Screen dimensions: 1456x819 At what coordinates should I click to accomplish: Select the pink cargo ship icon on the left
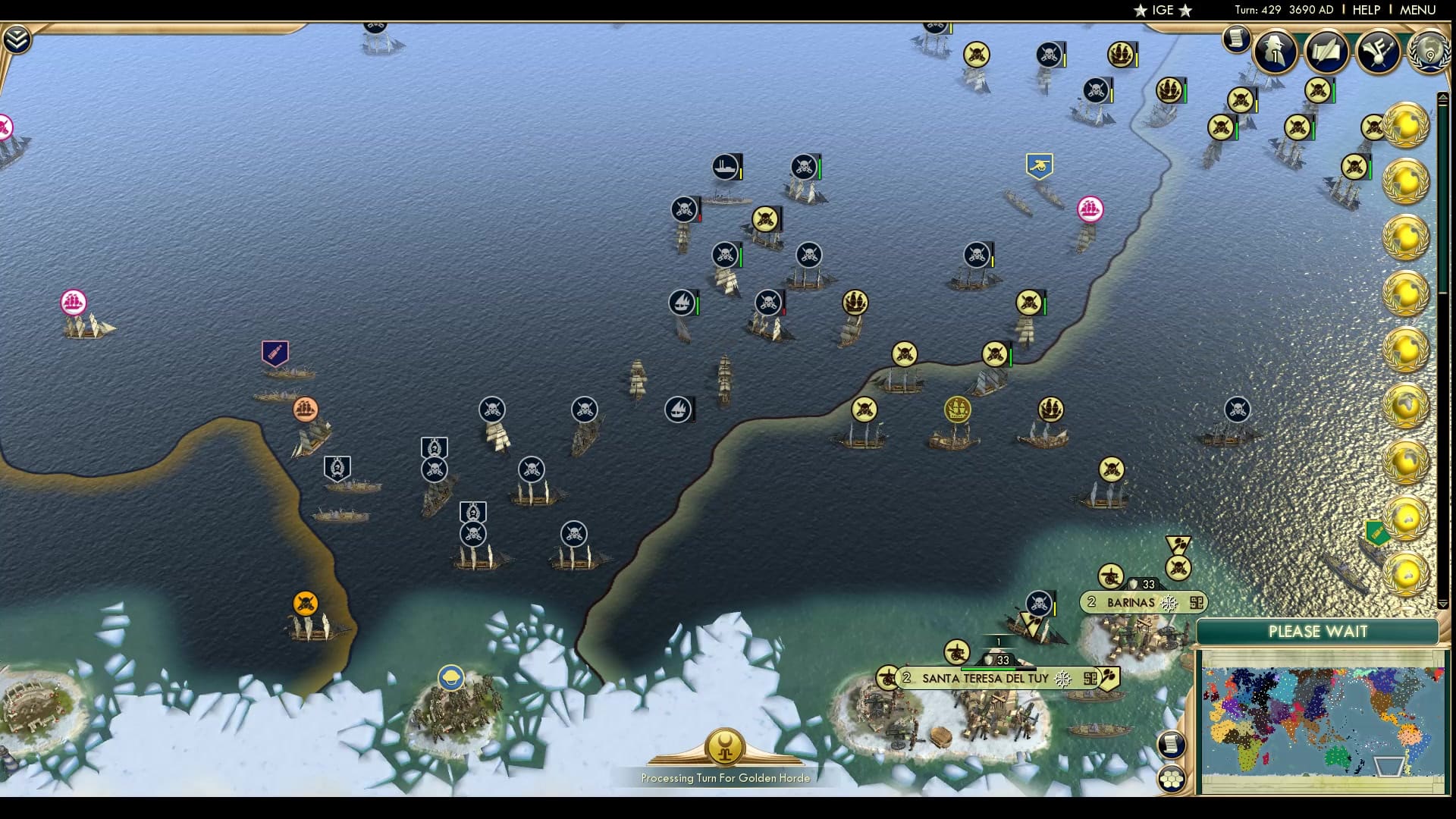click(73, 301)
